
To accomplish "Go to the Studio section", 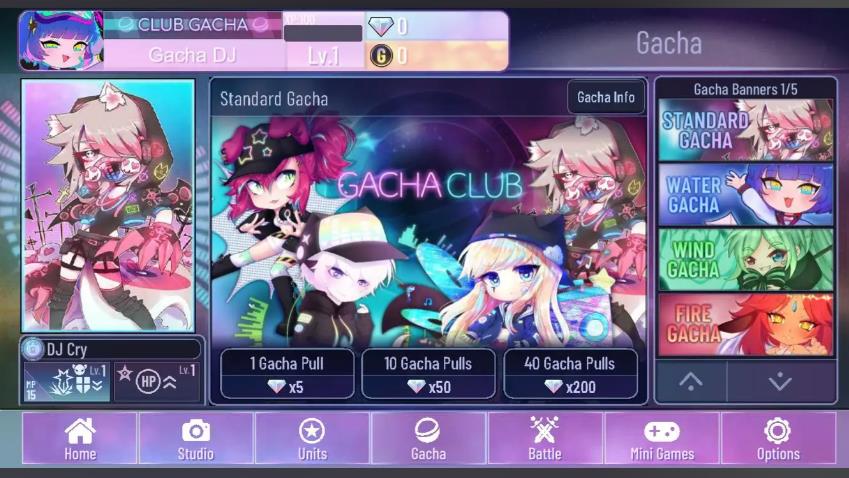I will [196, 438].
